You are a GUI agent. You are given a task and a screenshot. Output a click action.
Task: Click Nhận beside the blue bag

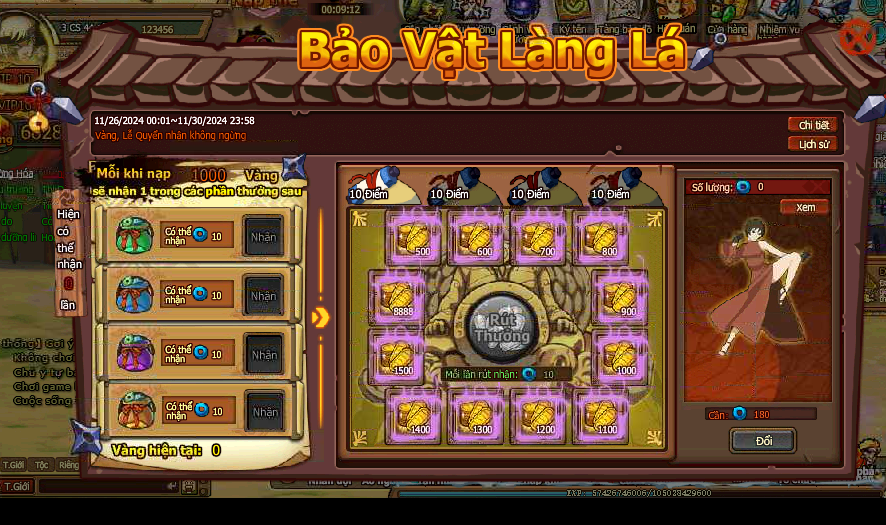(264, 295)
